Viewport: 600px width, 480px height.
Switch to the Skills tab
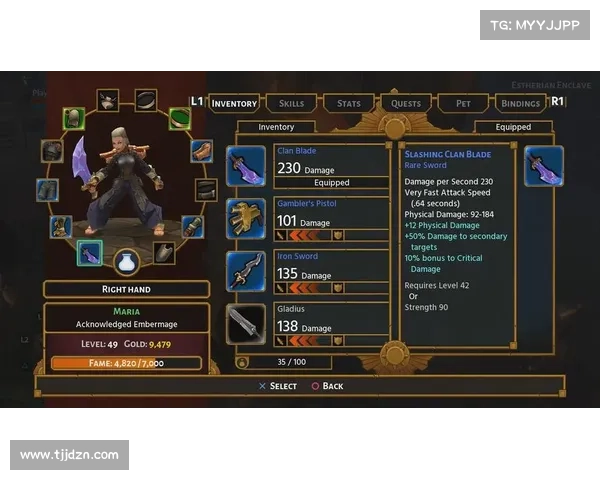(291, 103)
